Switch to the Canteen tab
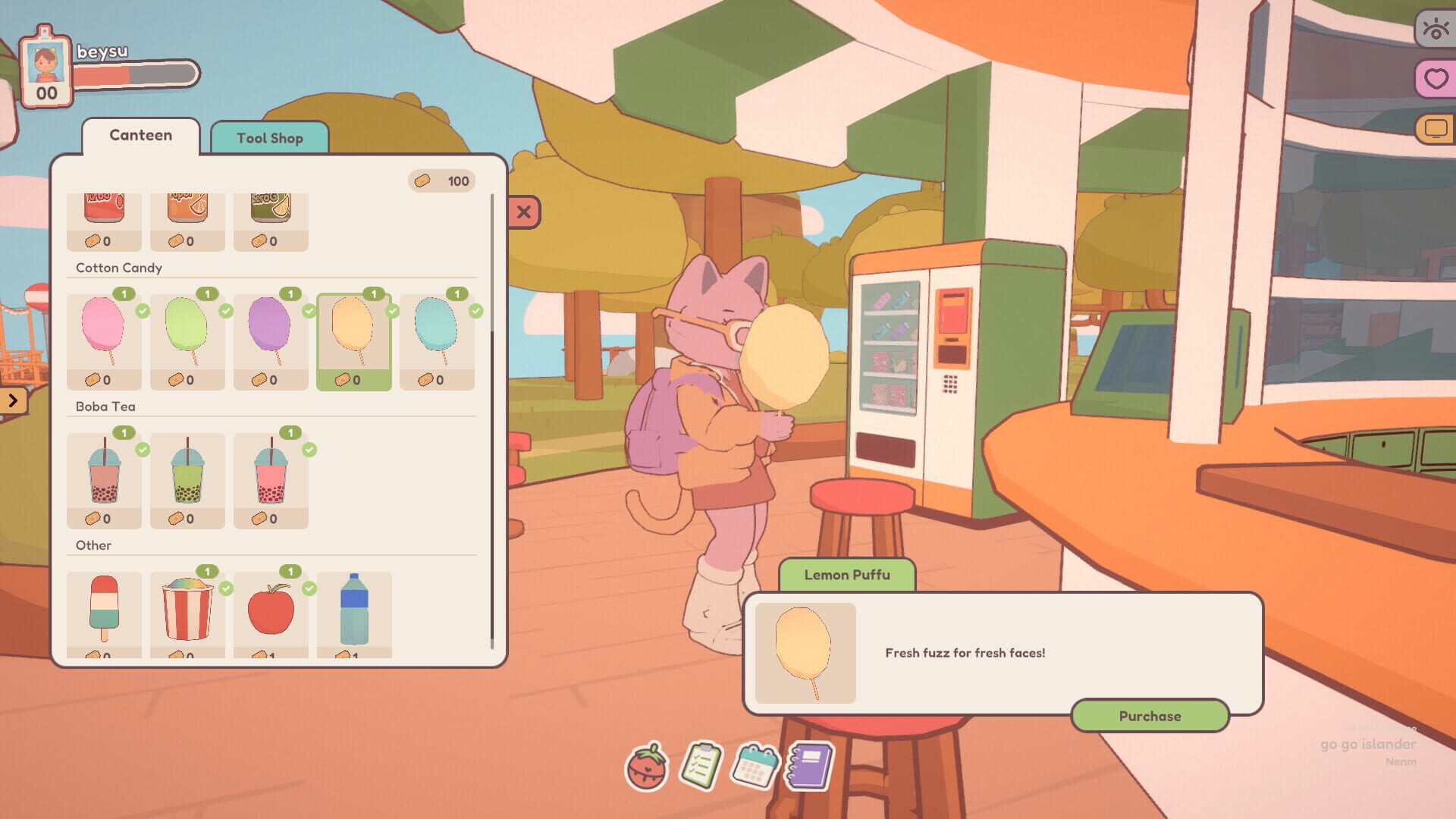 [x=140, y=135]
